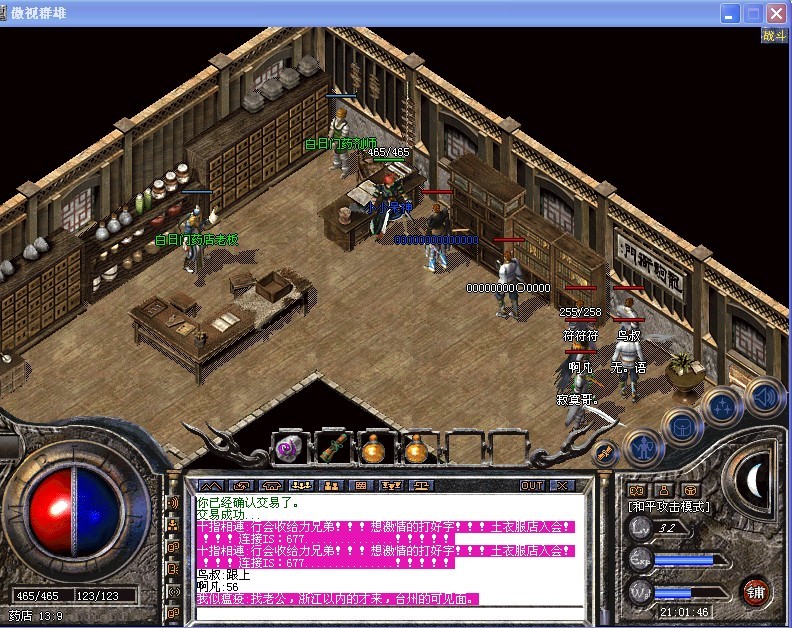Screen dimensions: 792x628
Task: Open the sparkle skills round button
Action: coord(722,407)
